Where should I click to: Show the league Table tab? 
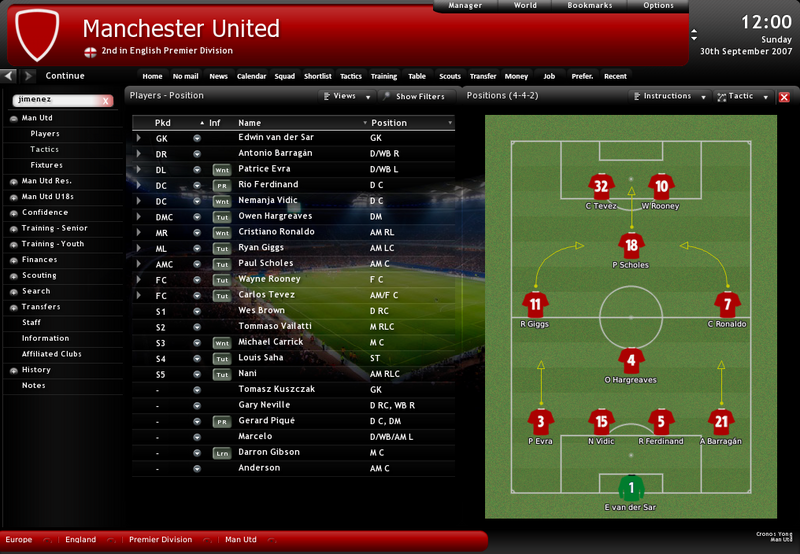(416, 76)
